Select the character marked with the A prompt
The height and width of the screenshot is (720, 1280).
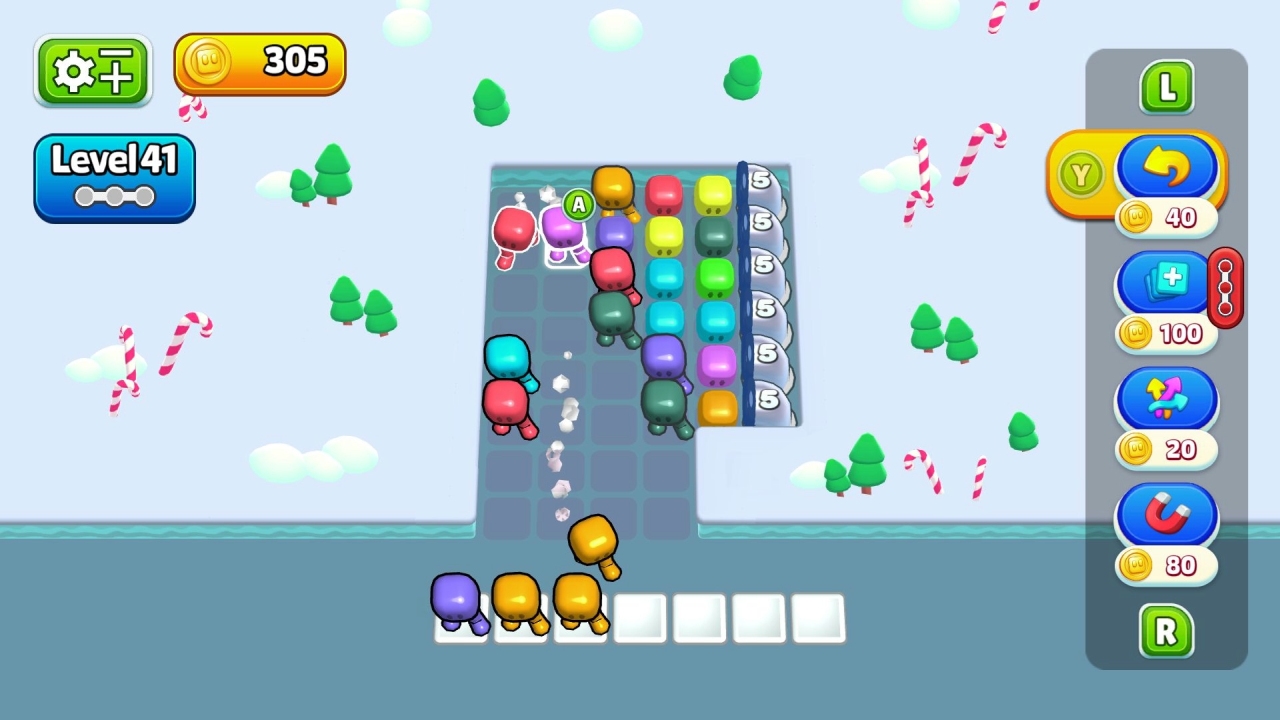point(565,230)
